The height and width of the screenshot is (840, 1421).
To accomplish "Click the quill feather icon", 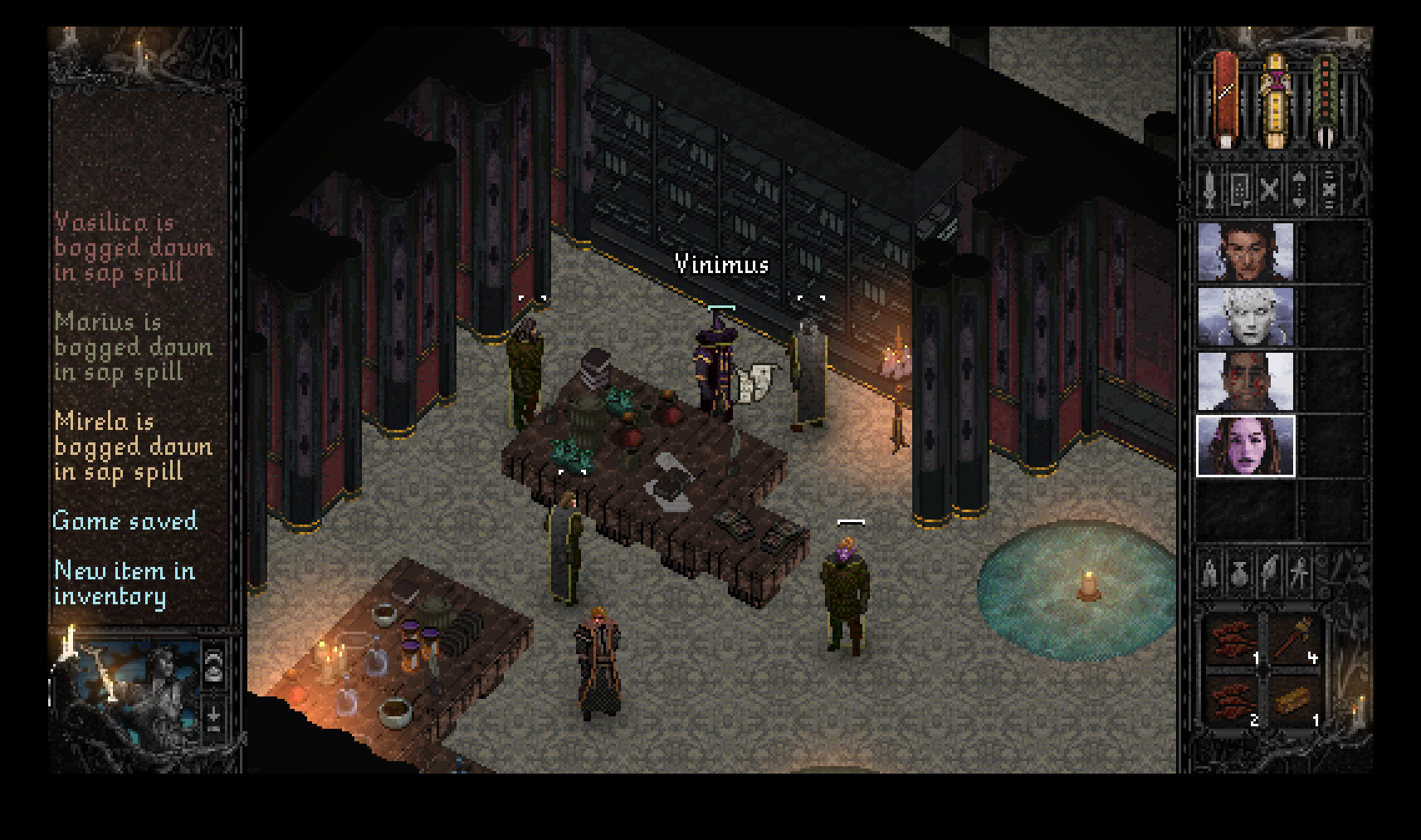I will tap(1268, 571).
